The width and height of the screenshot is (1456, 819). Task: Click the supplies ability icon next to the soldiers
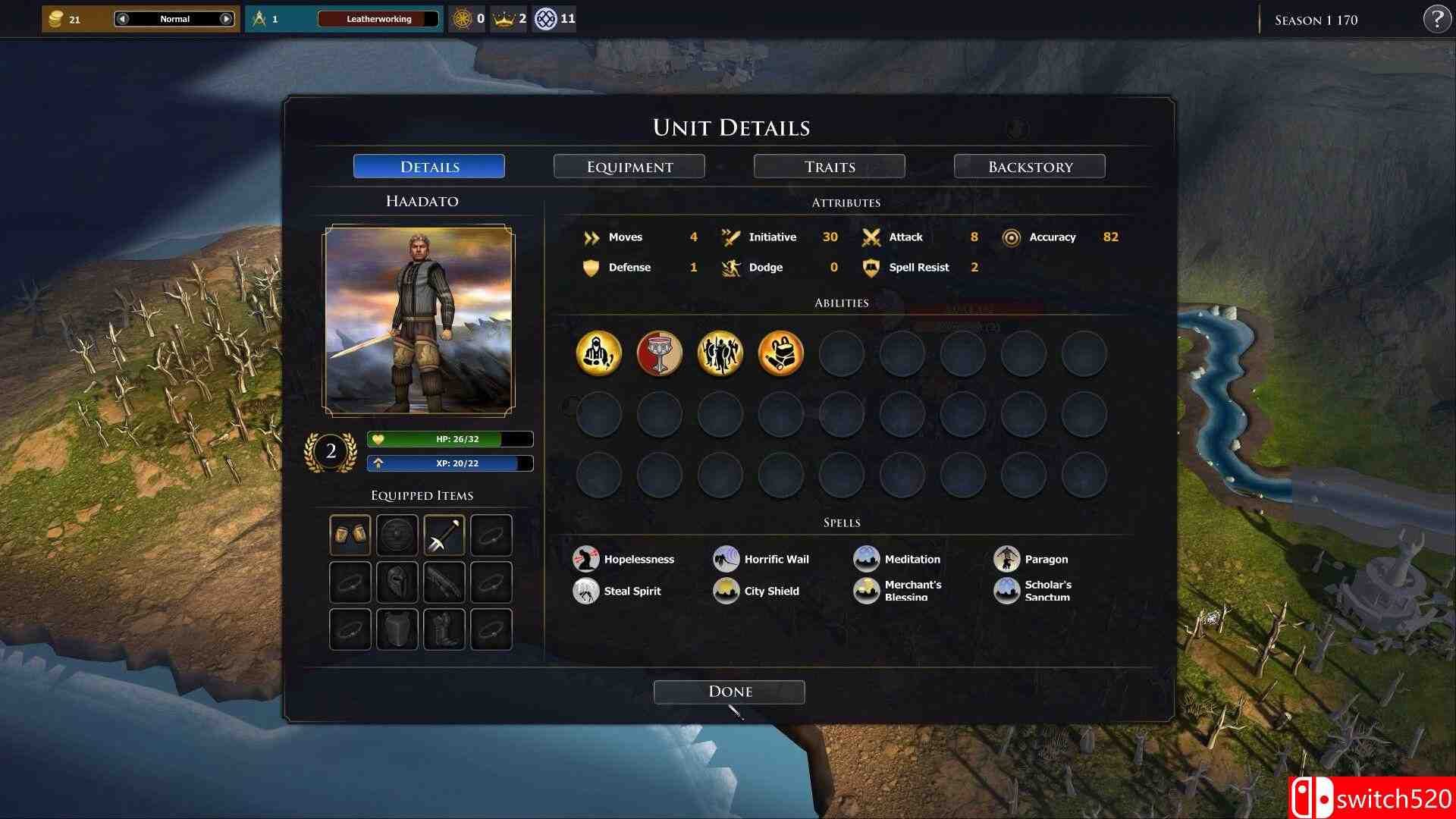tap(780, 353)
